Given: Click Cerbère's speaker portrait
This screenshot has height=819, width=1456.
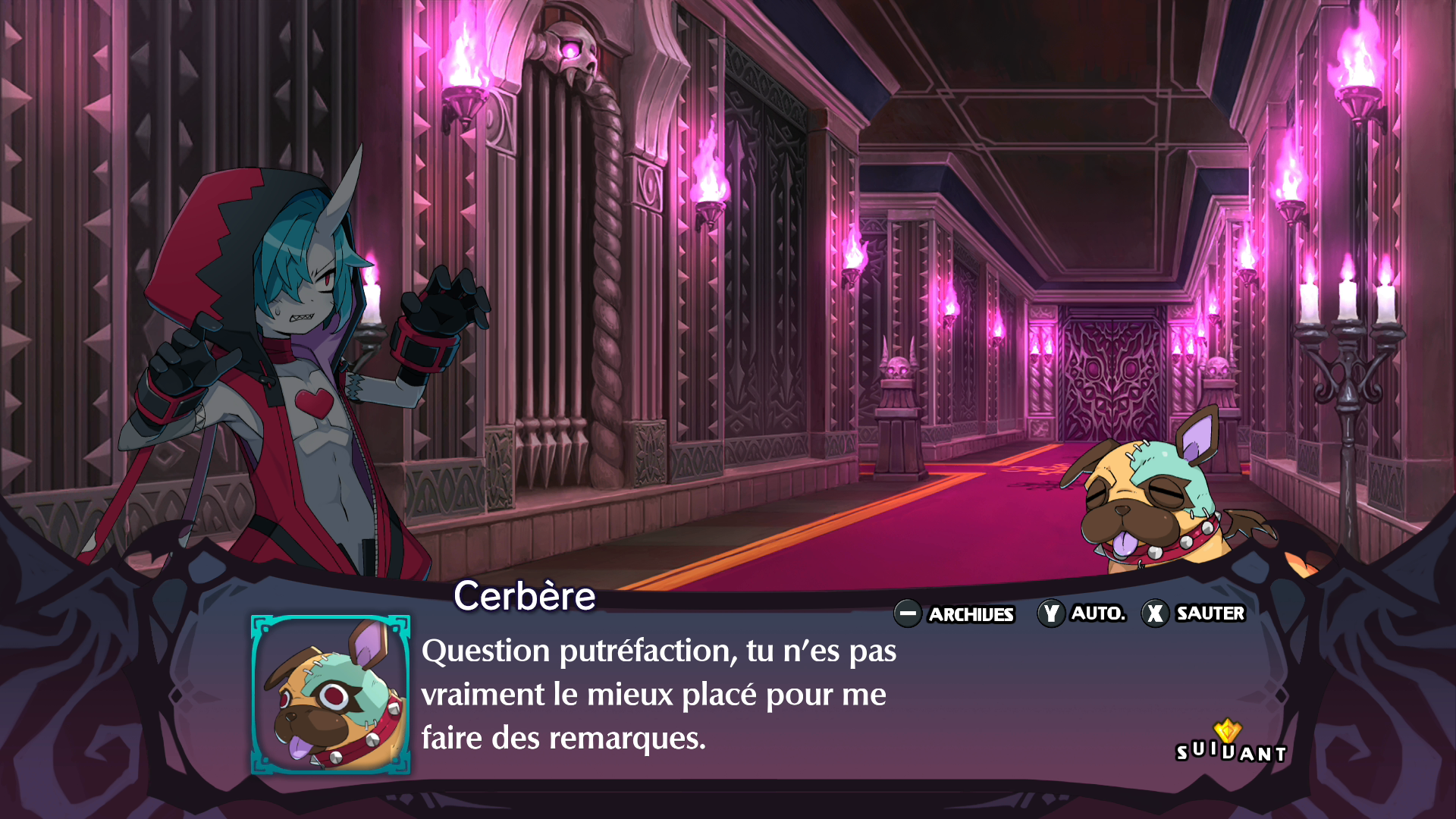Looking at the screenshot, I should pos(331,695).
